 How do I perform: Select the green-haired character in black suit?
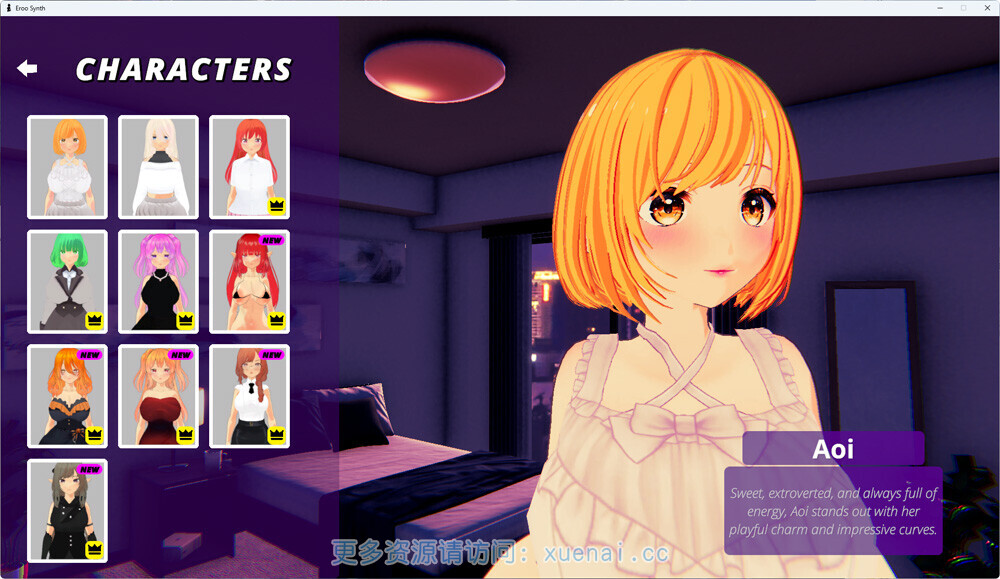click(x=67, y=281)
